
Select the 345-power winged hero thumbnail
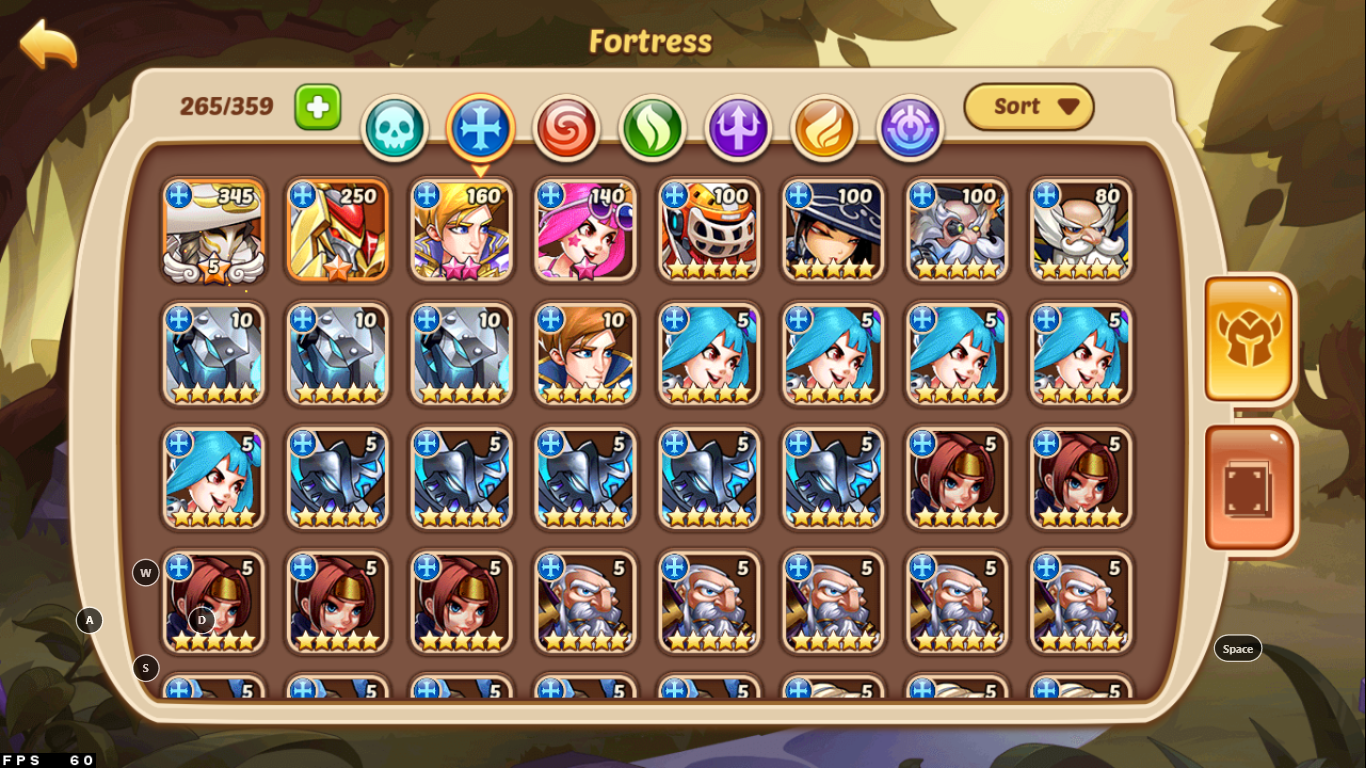pyautogui.click(x=213, y=232)
